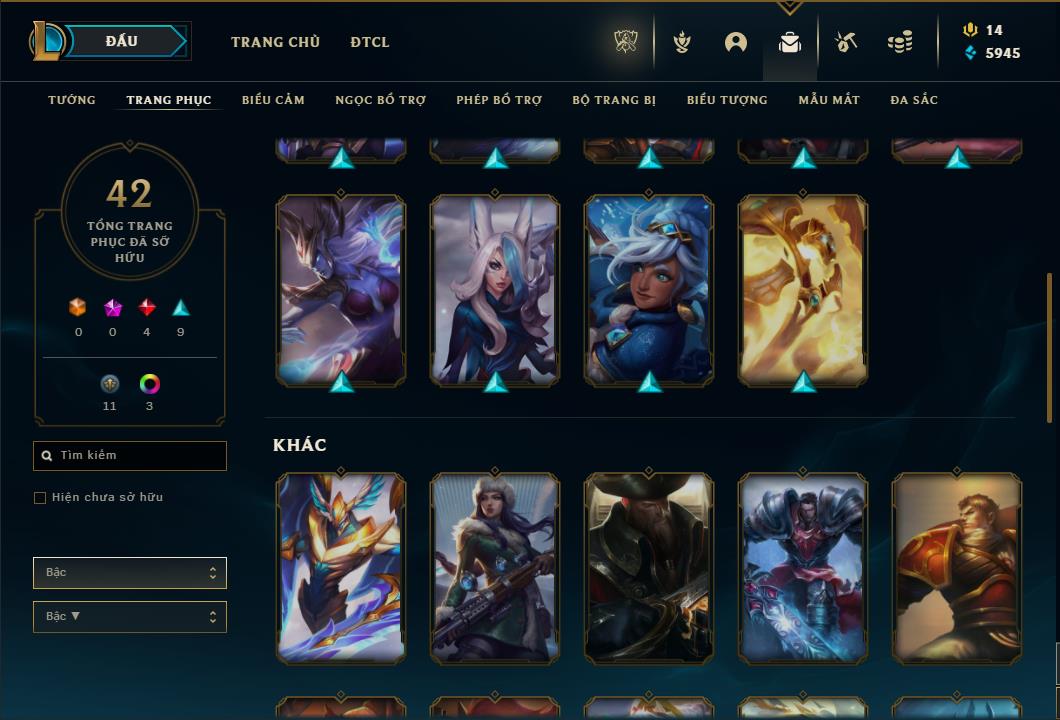Switch to the TƯỚNG tab
This screenshot has height=720, width=1060.
[72, 100]
